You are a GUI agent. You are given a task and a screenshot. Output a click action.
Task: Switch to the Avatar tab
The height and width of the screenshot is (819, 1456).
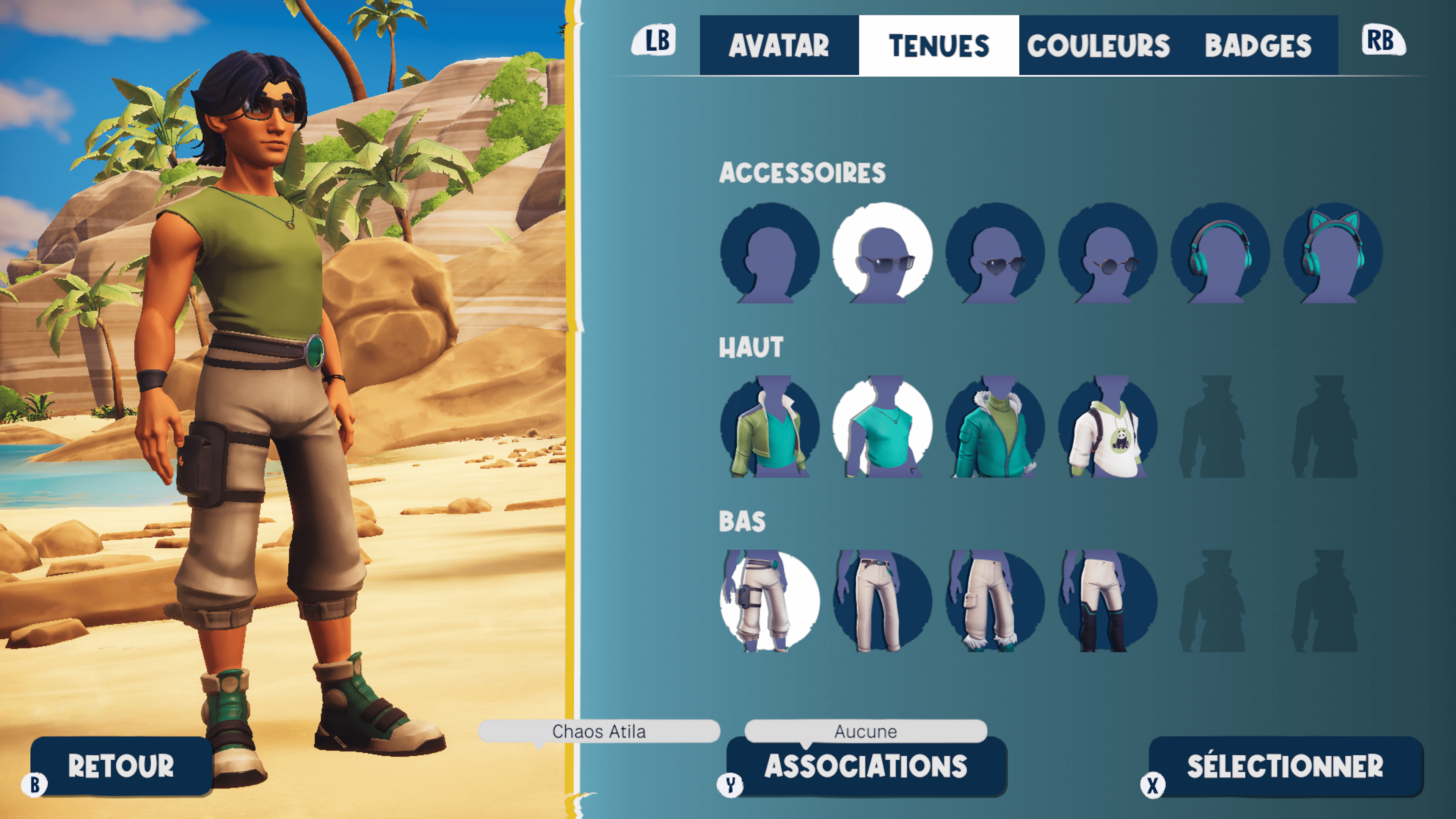pos(778,45)
